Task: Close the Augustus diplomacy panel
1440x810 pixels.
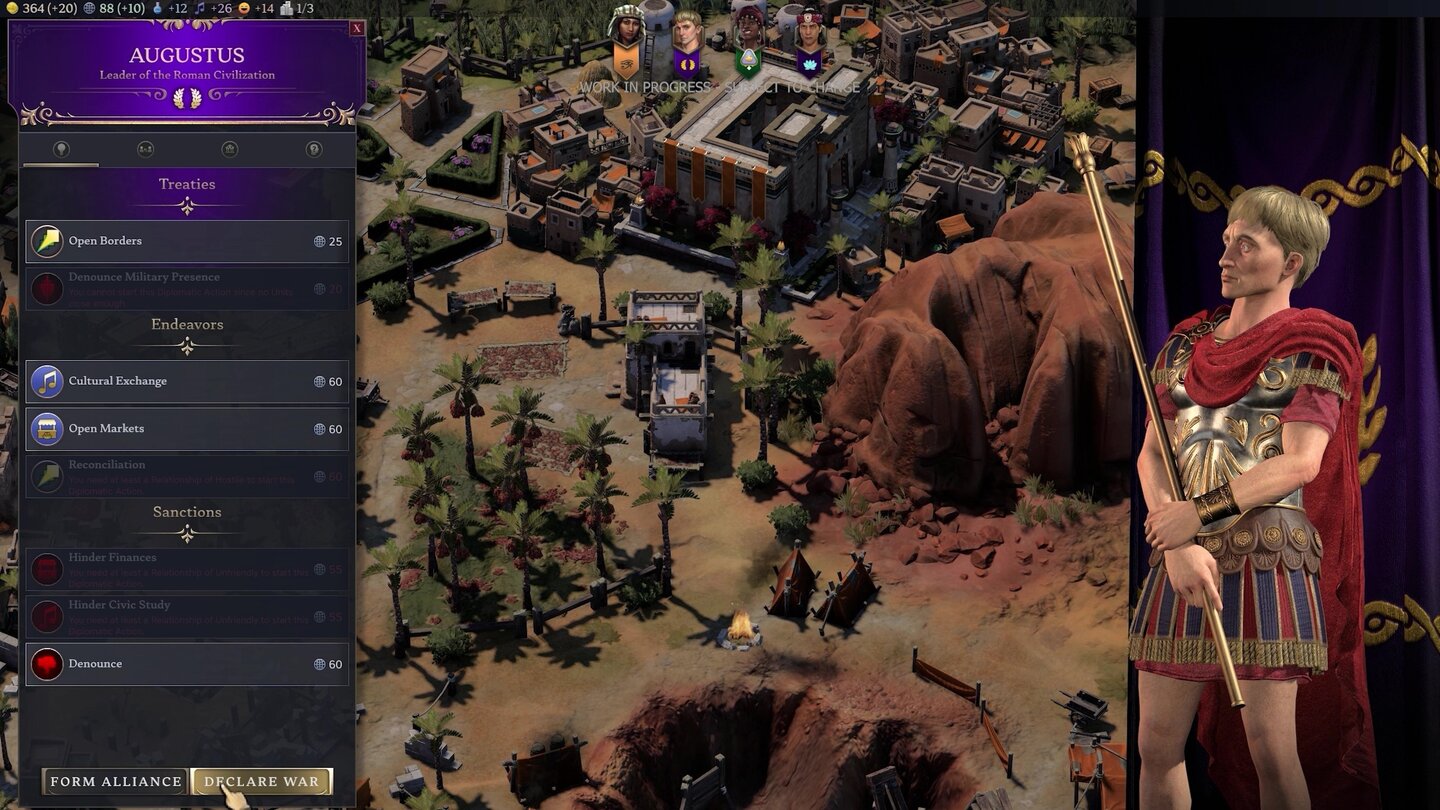Action: [358, 27]
